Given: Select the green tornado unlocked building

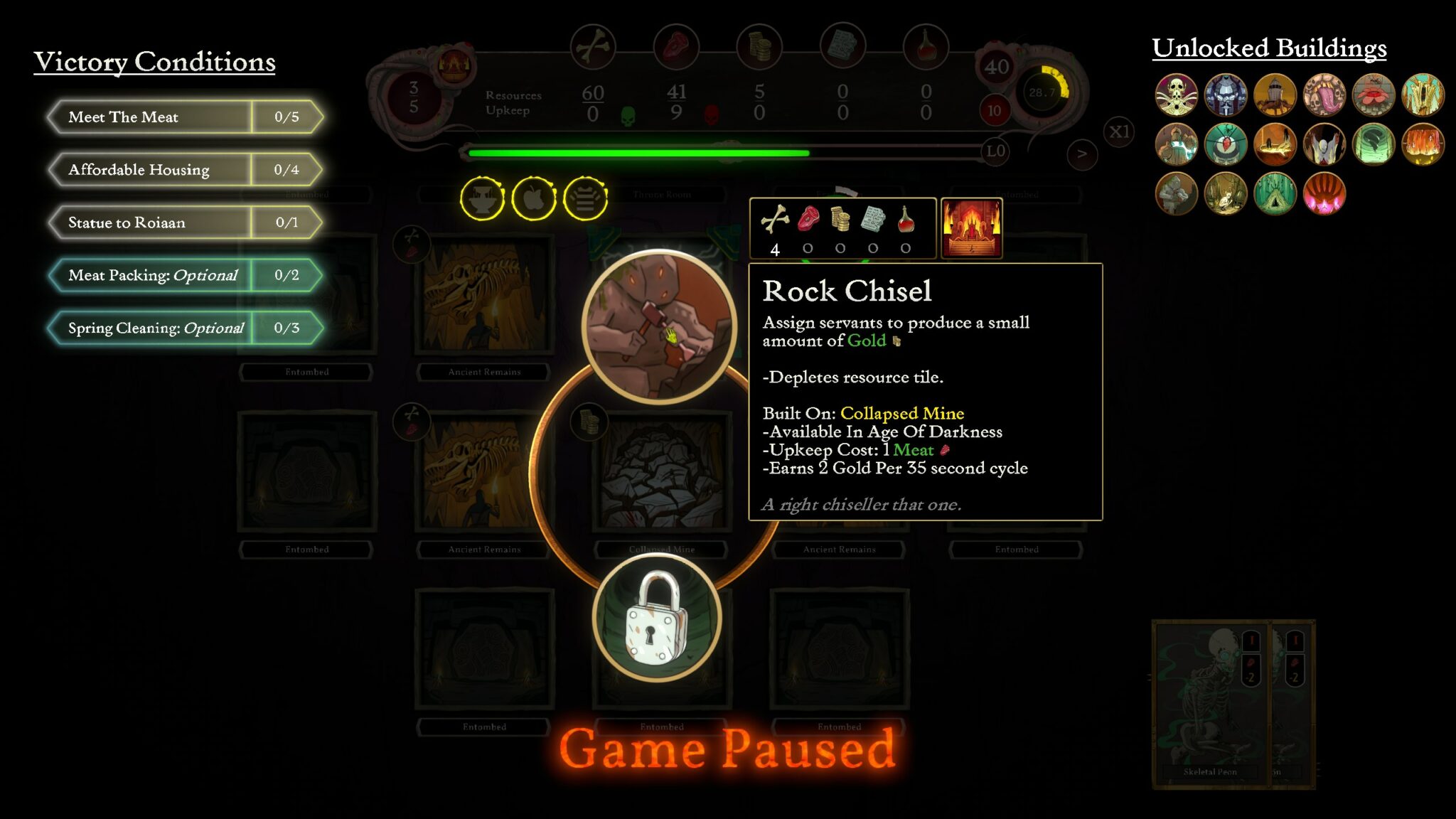Looking at the screenshot, I should click(1374, 144).
